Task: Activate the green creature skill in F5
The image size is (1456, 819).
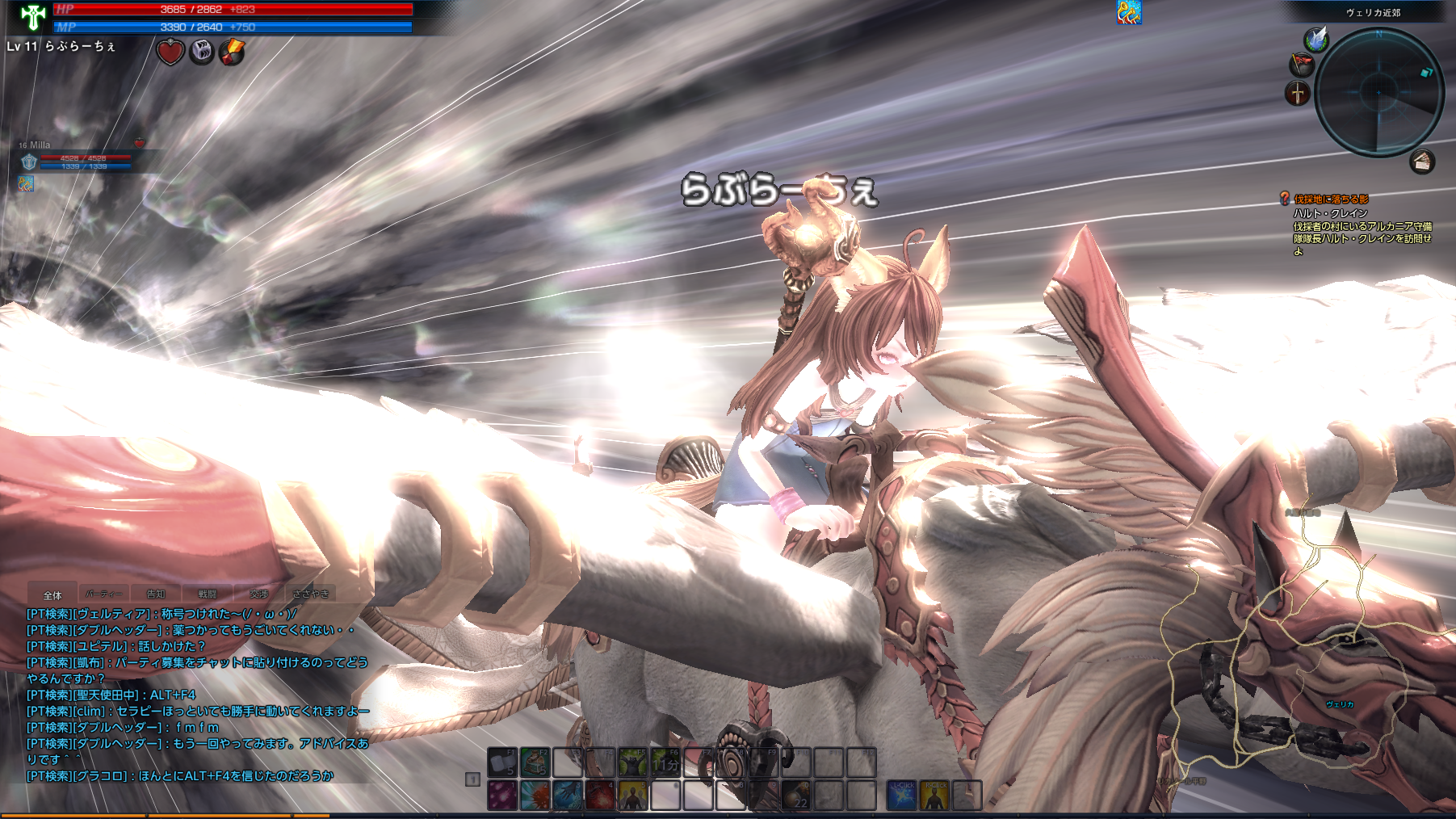Action: pos(632,762)
